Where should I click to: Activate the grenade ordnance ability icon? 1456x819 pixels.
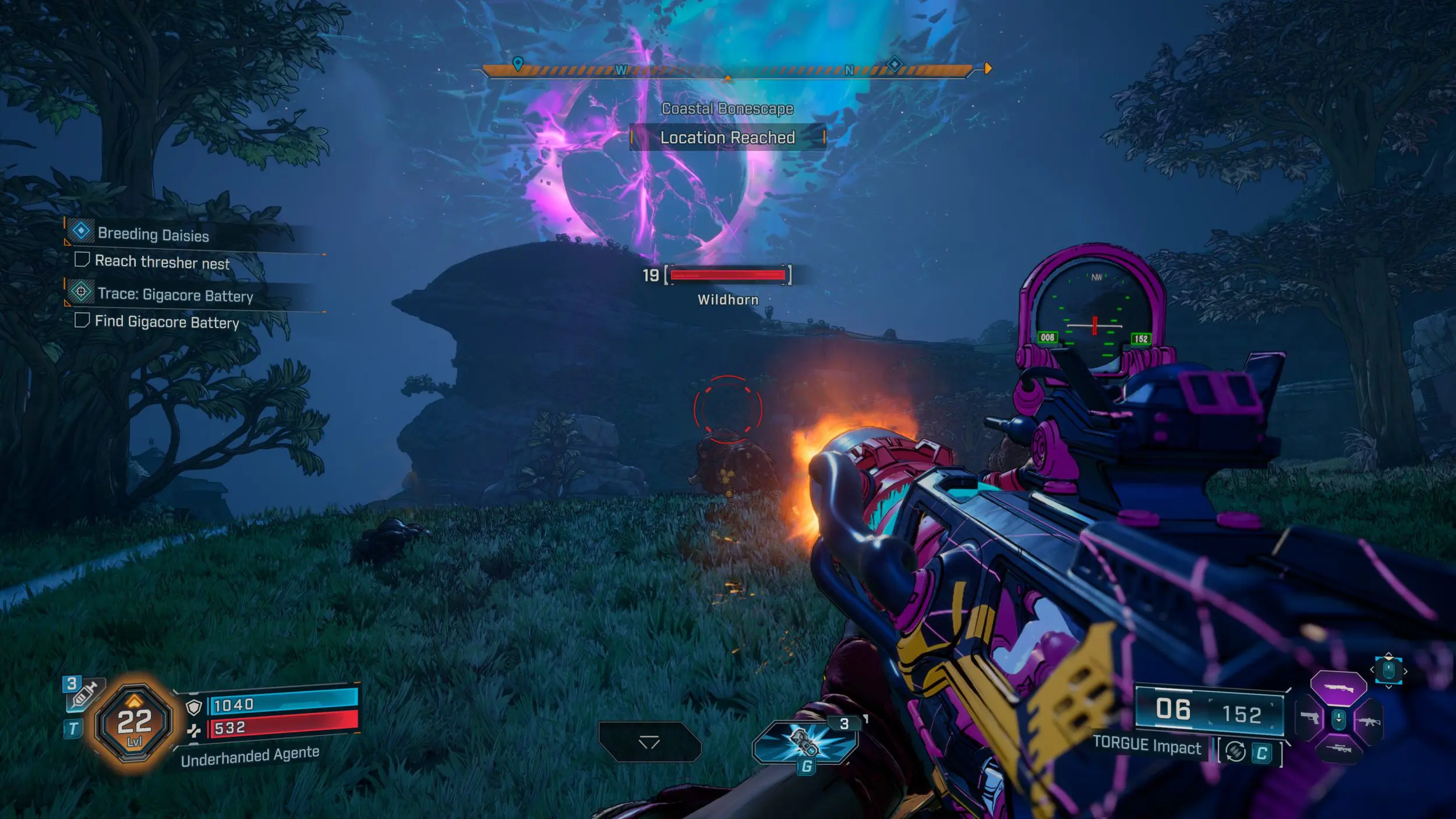pyautogui.click(x=805, y=742)
